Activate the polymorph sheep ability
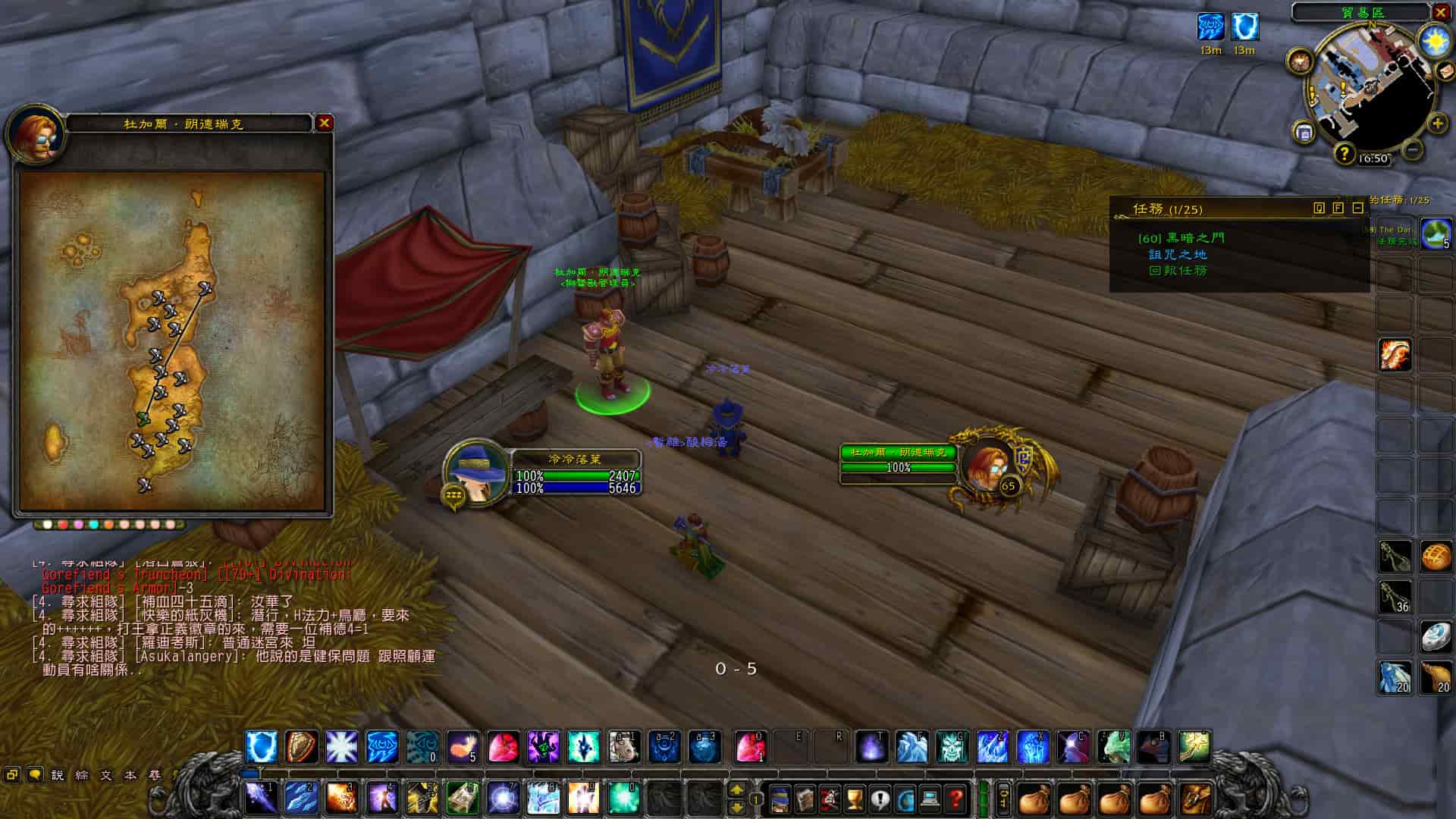 pyautogui.click(x=625, y=747)
